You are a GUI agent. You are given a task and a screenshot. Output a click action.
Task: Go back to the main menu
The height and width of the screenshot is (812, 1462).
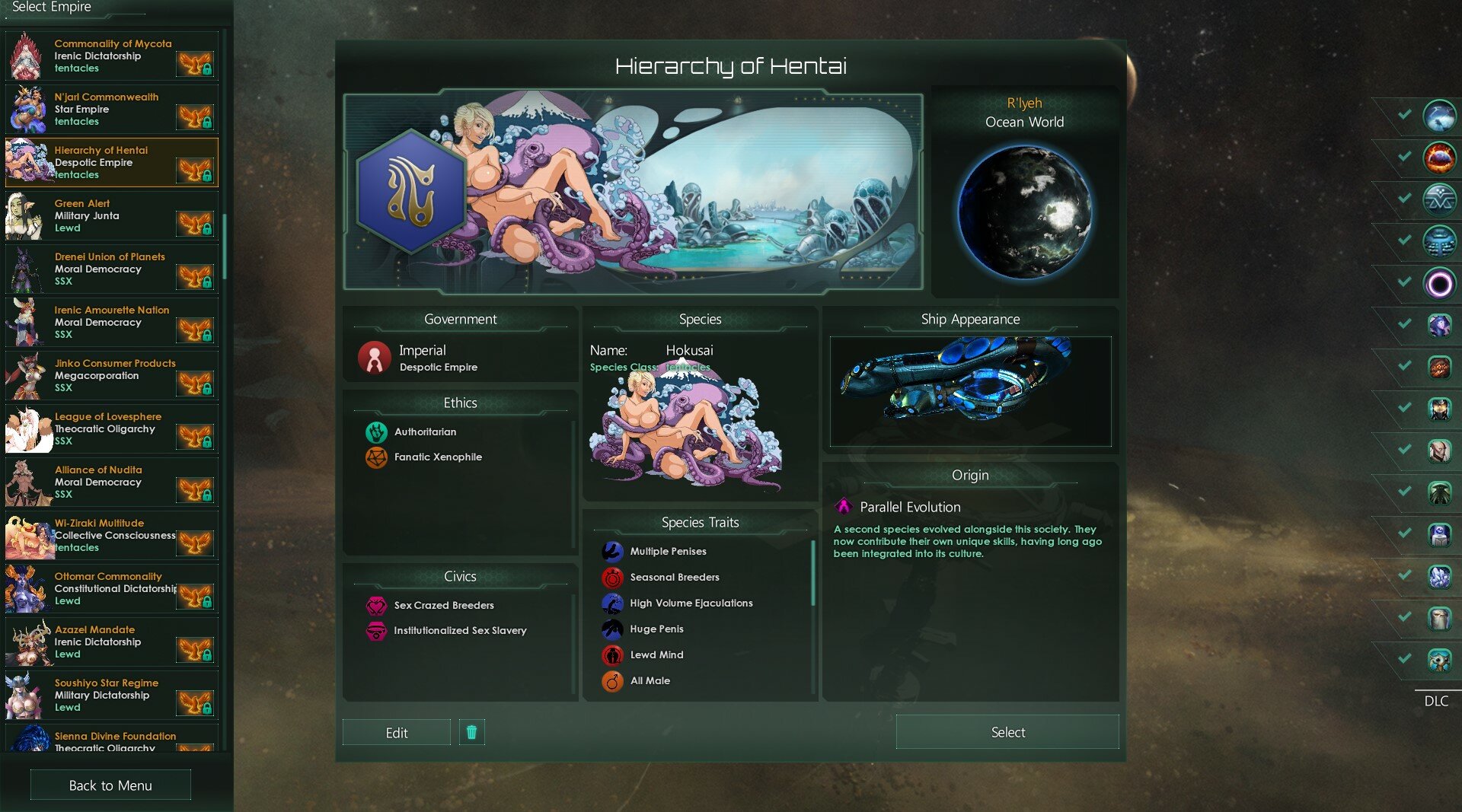tap(110, 785)
